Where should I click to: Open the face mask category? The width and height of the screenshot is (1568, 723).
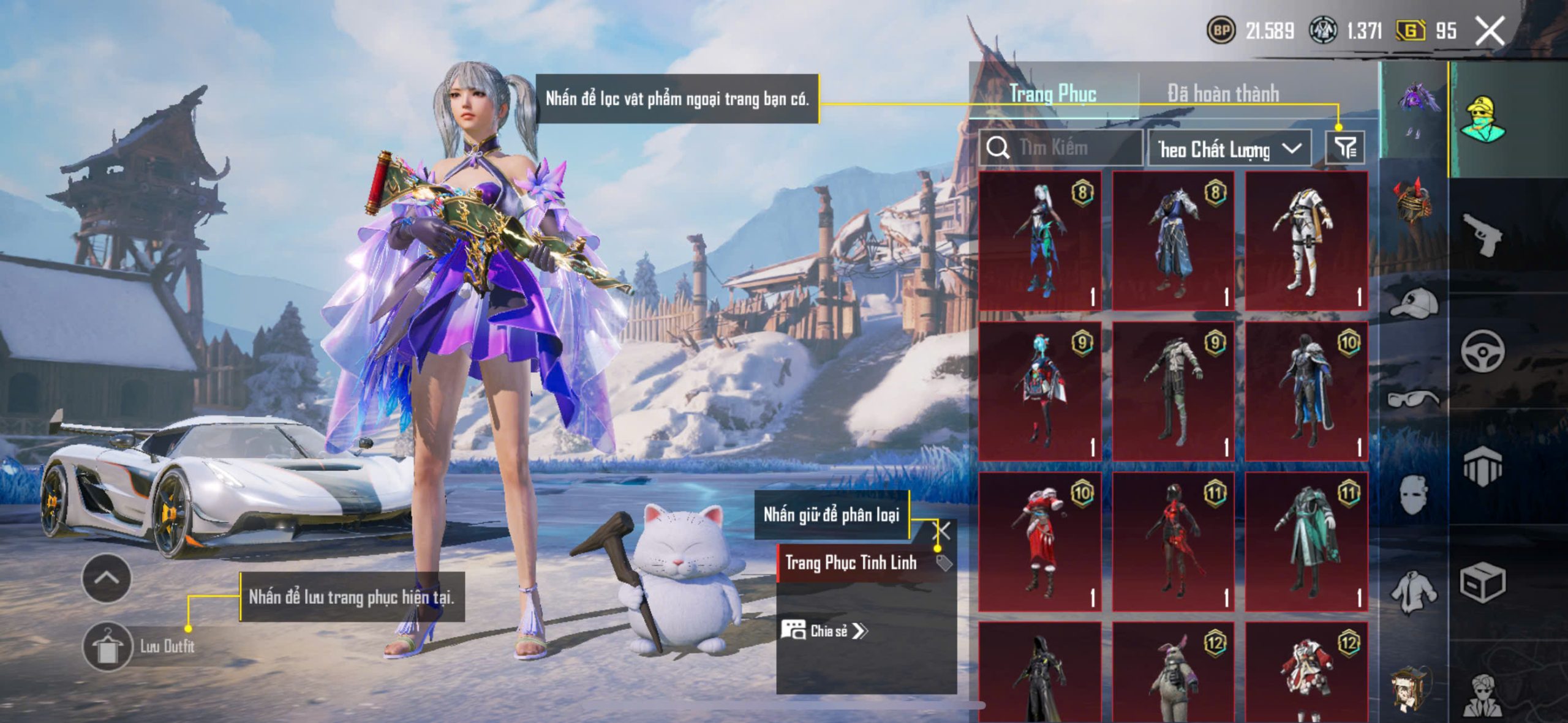1414,495
